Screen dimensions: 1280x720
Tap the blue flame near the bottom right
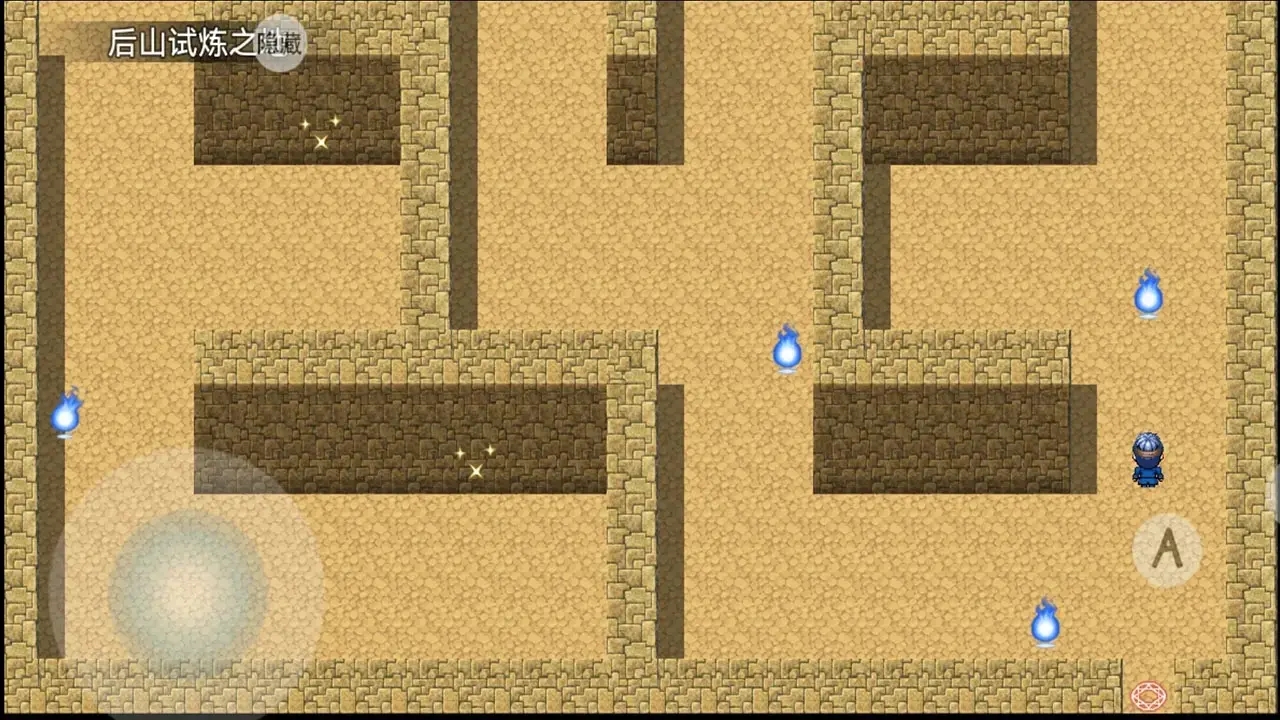click(x=1044, y=623)
